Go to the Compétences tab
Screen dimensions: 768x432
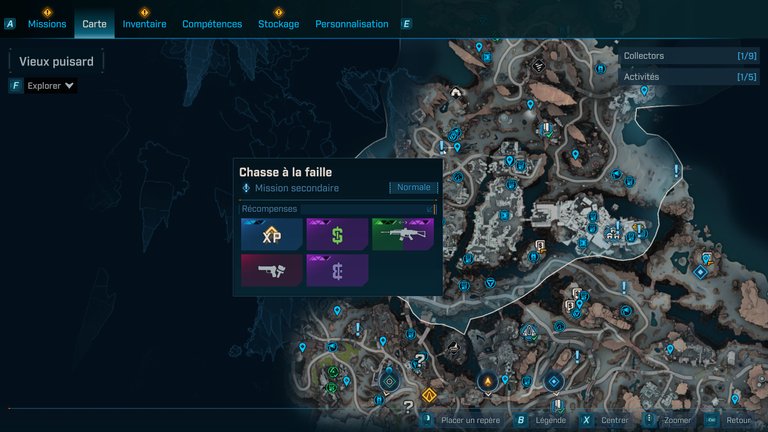click(212, 24)
